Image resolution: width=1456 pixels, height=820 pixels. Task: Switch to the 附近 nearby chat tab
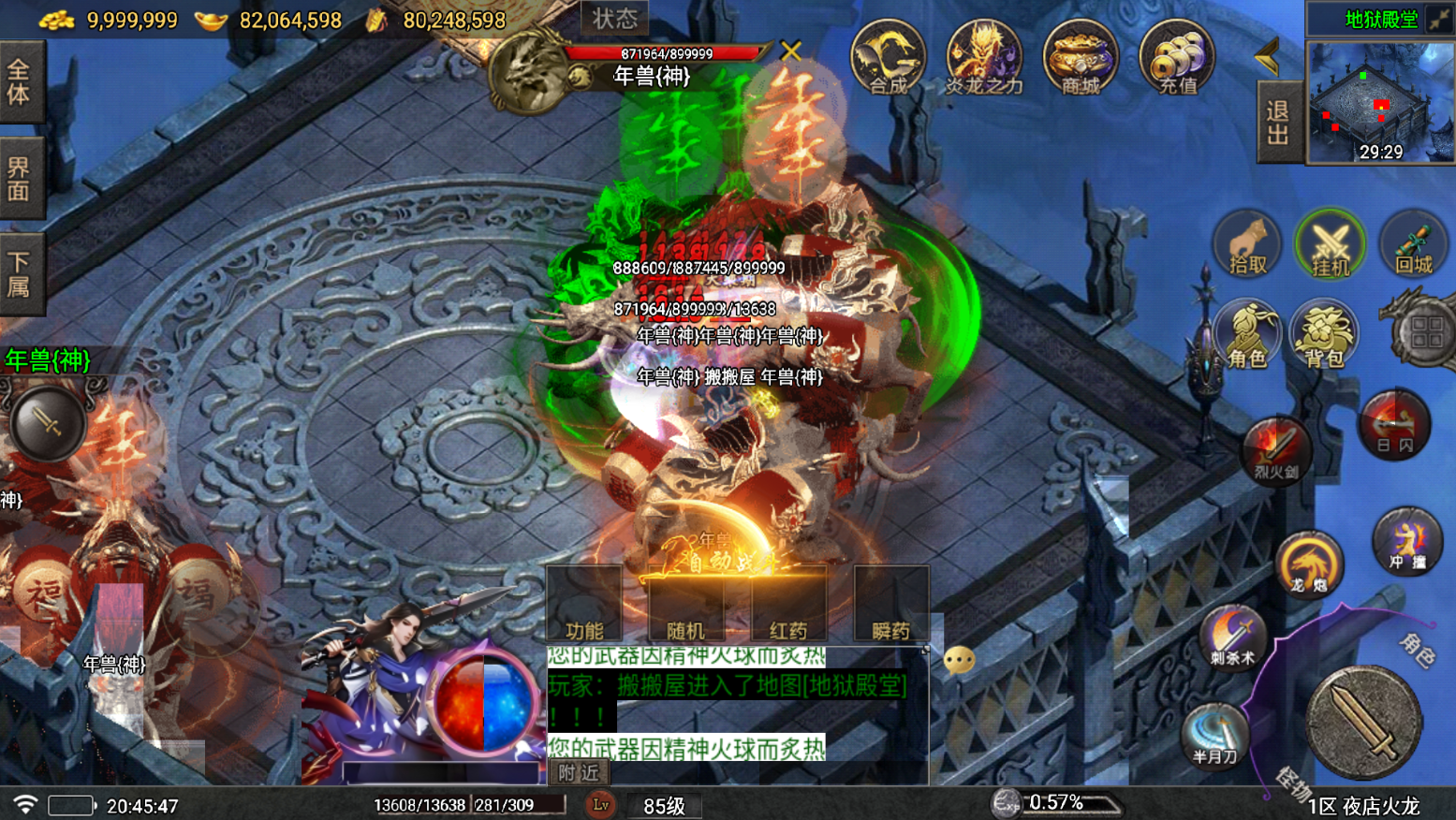point(578,772)
